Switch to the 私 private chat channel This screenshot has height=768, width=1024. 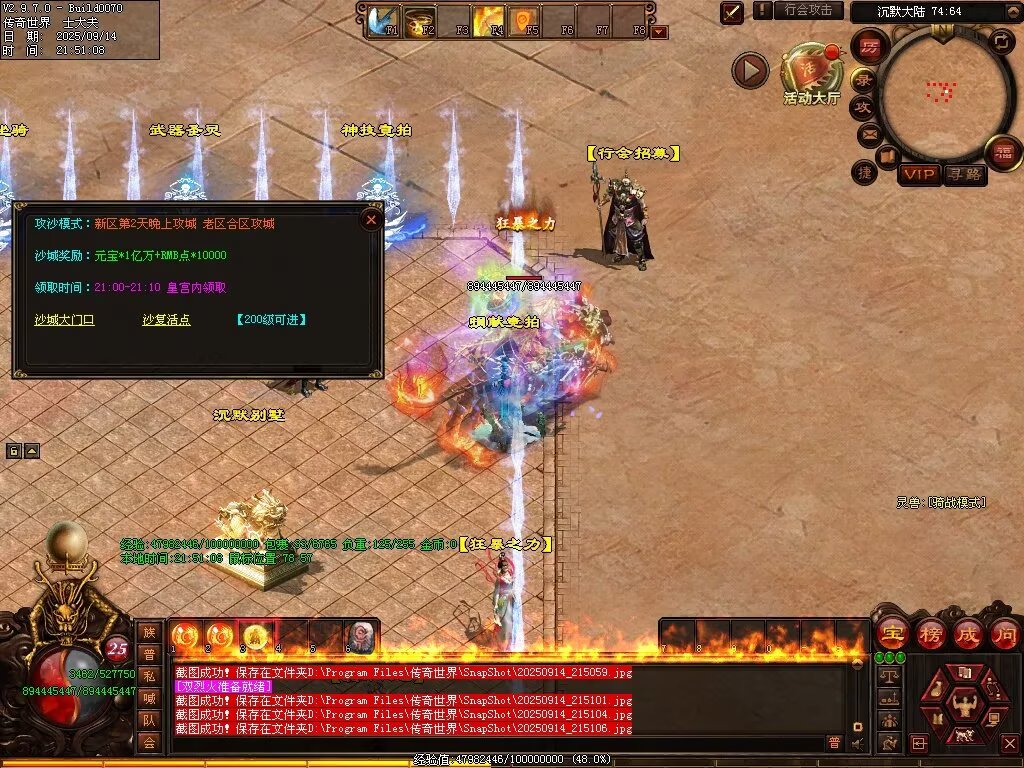pyautogui.click(x=148, y=675)
